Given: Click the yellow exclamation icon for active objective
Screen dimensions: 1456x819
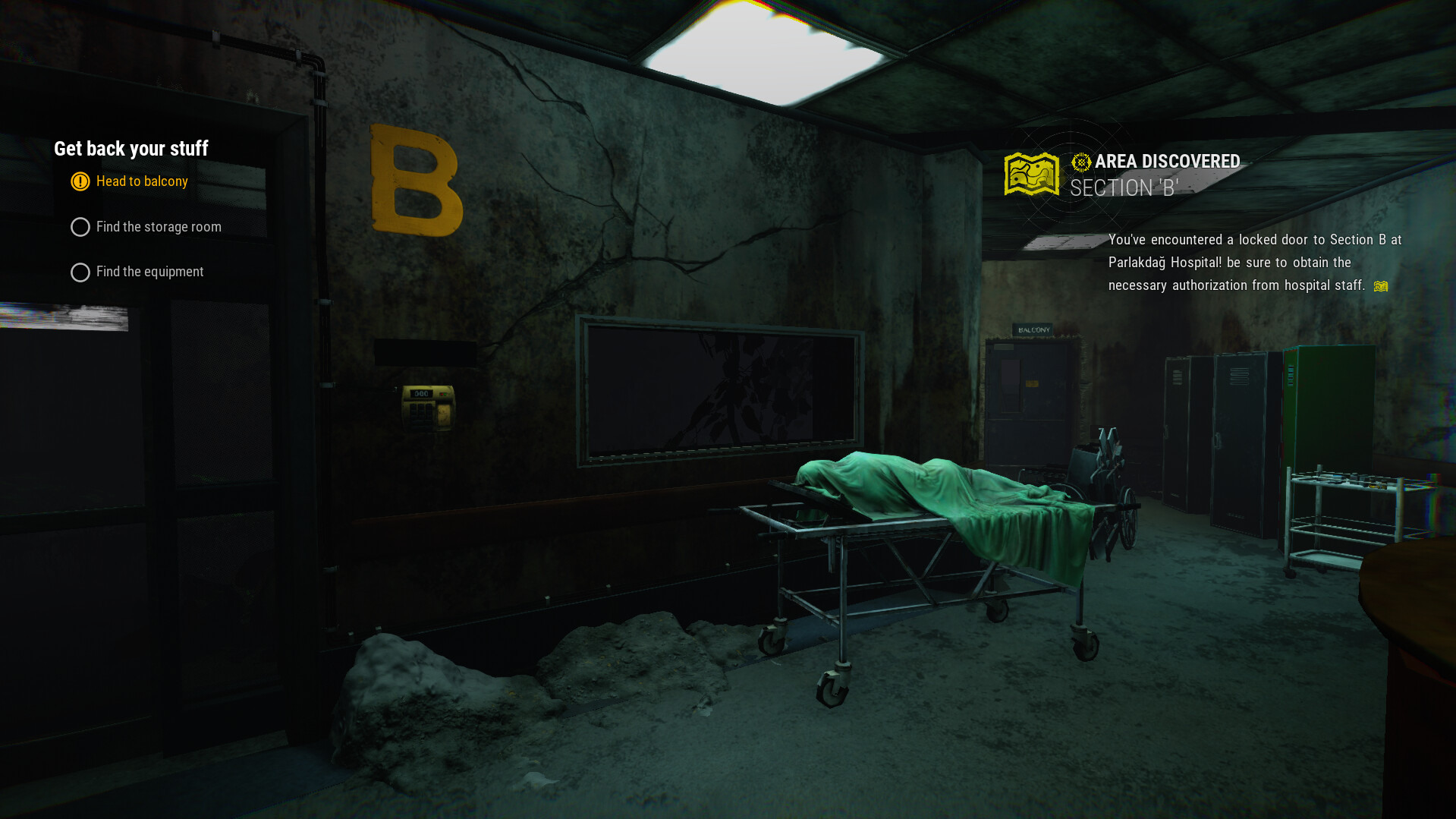Looking at the screenshot, I should [x=80, y=181].
